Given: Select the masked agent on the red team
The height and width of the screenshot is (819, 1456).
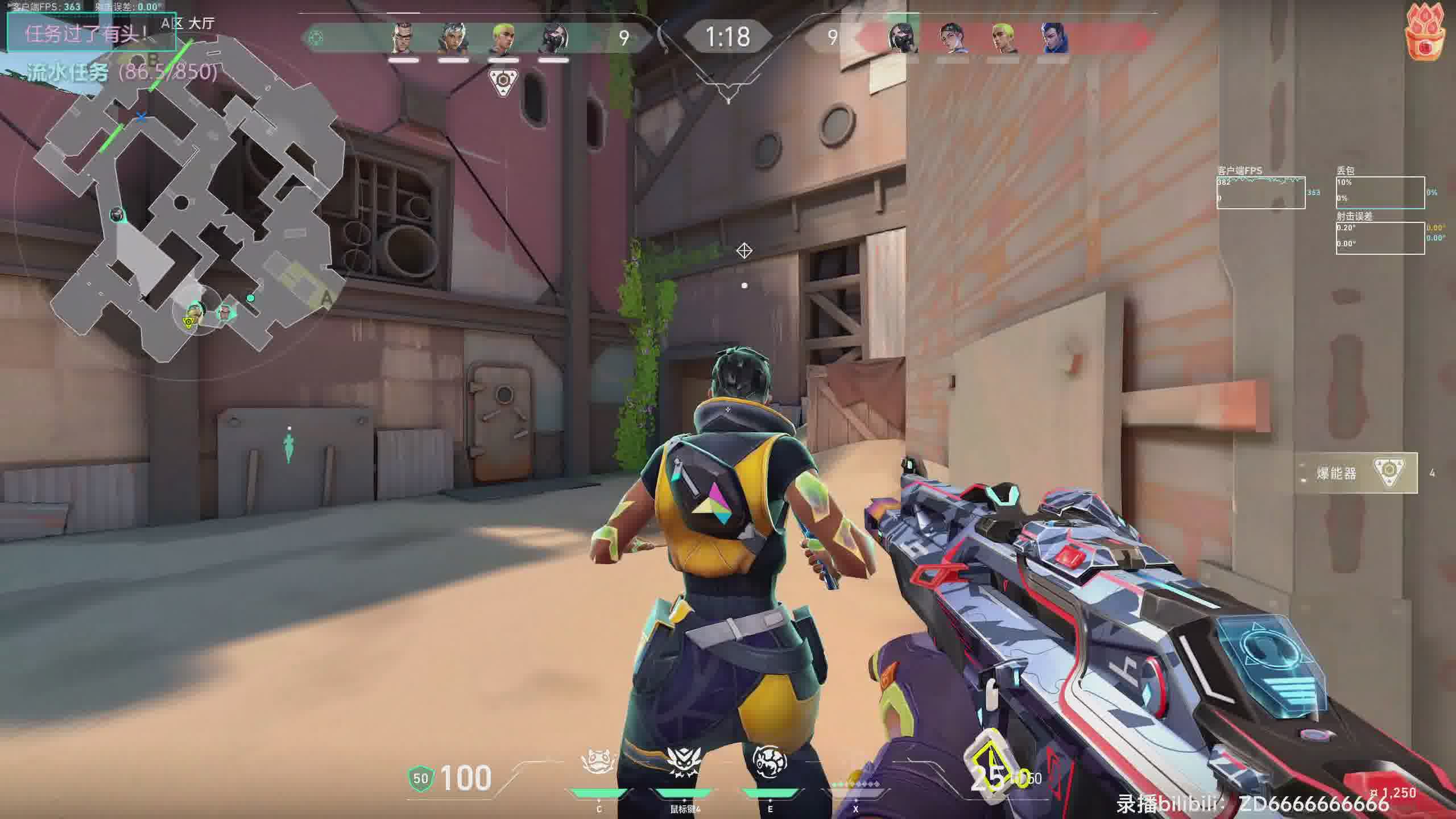Looking at the screenshot, I should click(x=904, y=38).
